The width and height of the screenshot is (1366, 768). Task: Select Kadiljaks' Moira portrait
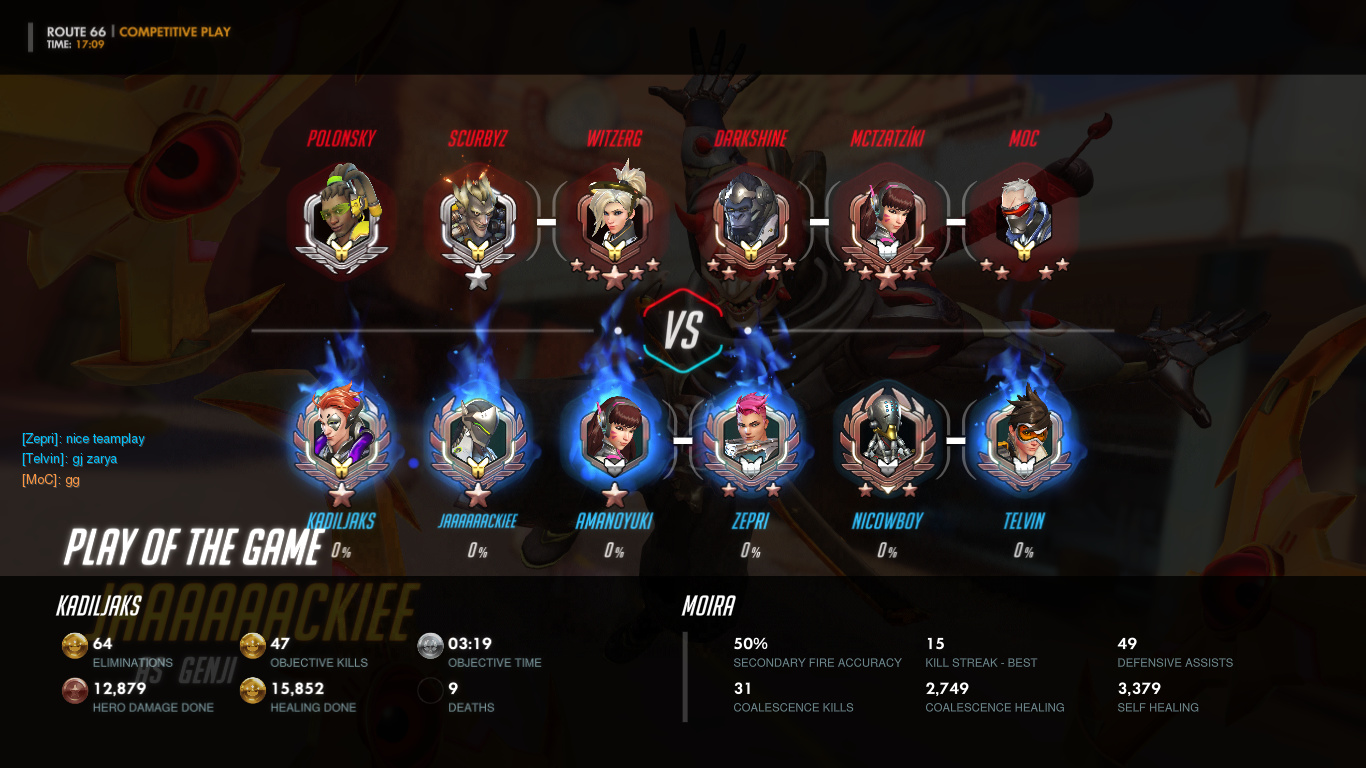(342, 437)
